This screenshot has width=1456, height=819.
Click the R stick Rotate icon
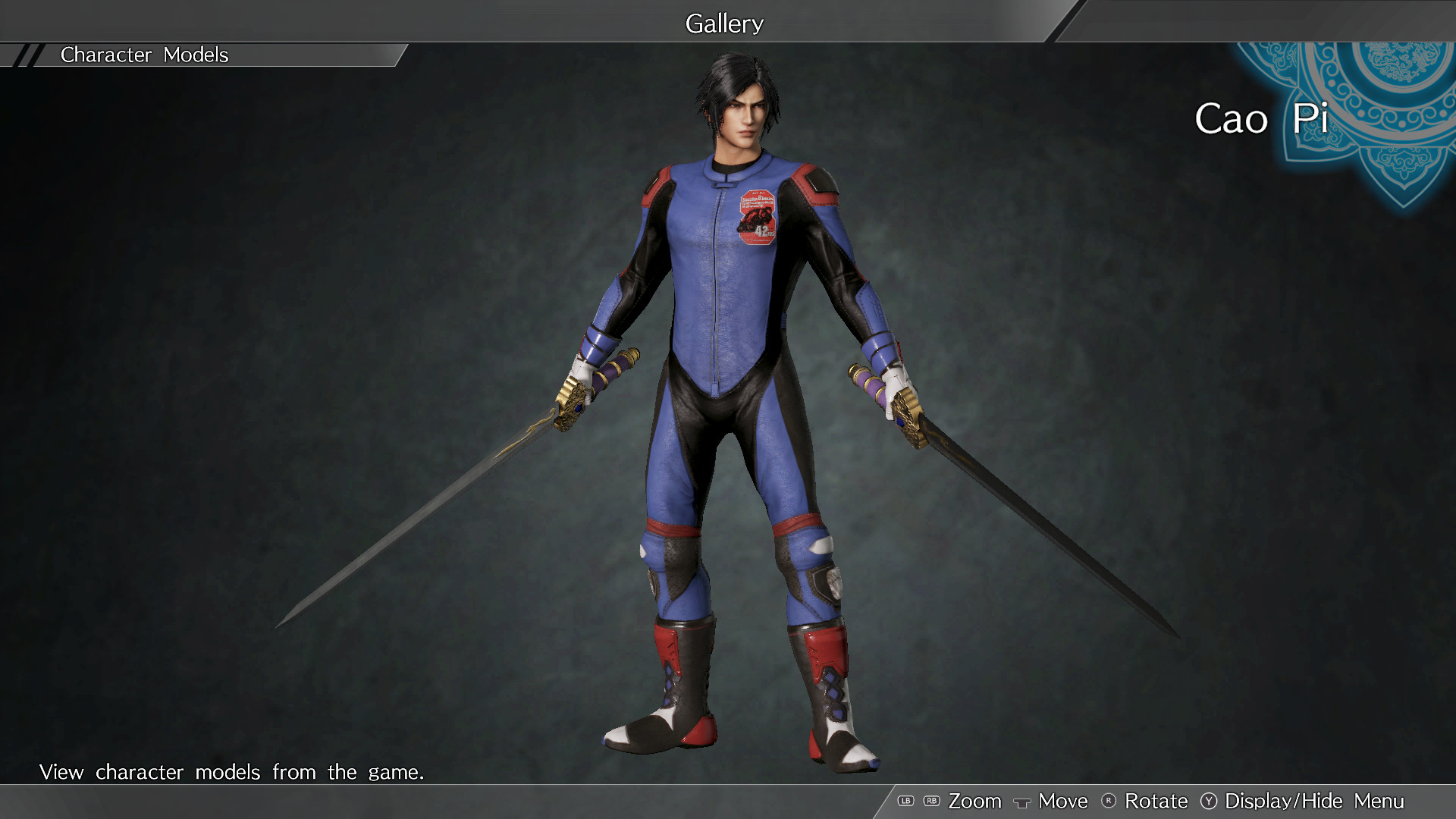1109,801
